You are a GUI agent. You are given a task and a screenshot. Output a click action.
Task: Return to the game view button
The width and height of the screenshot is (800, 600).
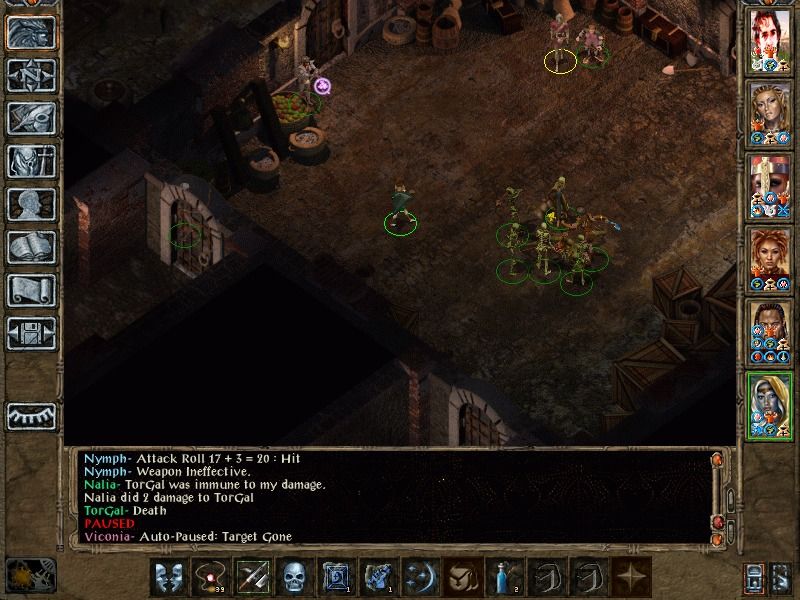31,33
